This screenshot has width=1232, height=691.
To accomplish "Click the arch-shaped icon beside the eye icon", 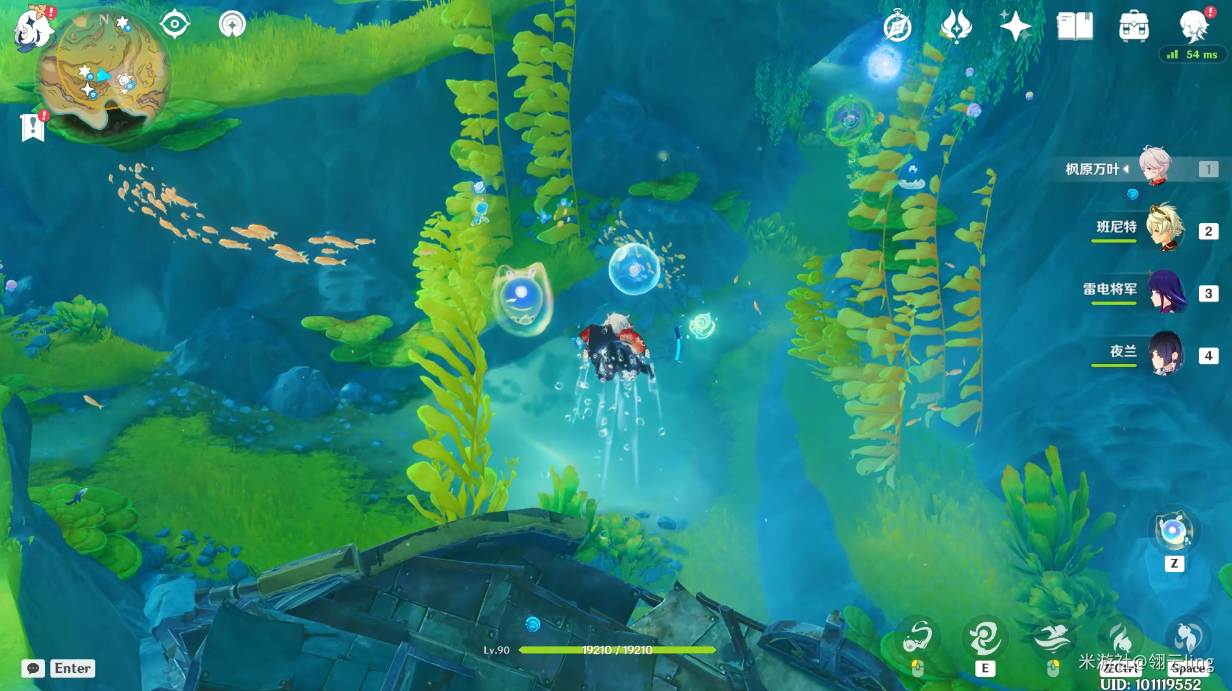I will (232, 24).
